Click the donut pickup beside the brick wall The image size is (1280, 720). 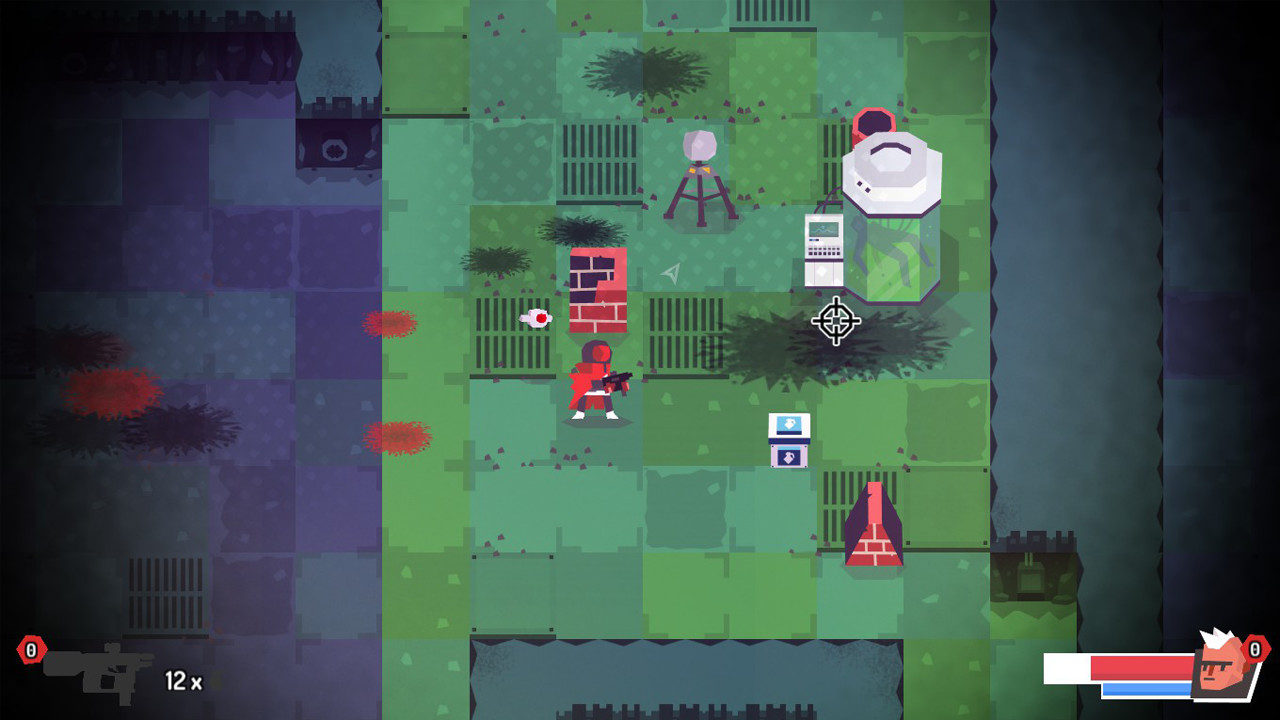click(535, 319)
